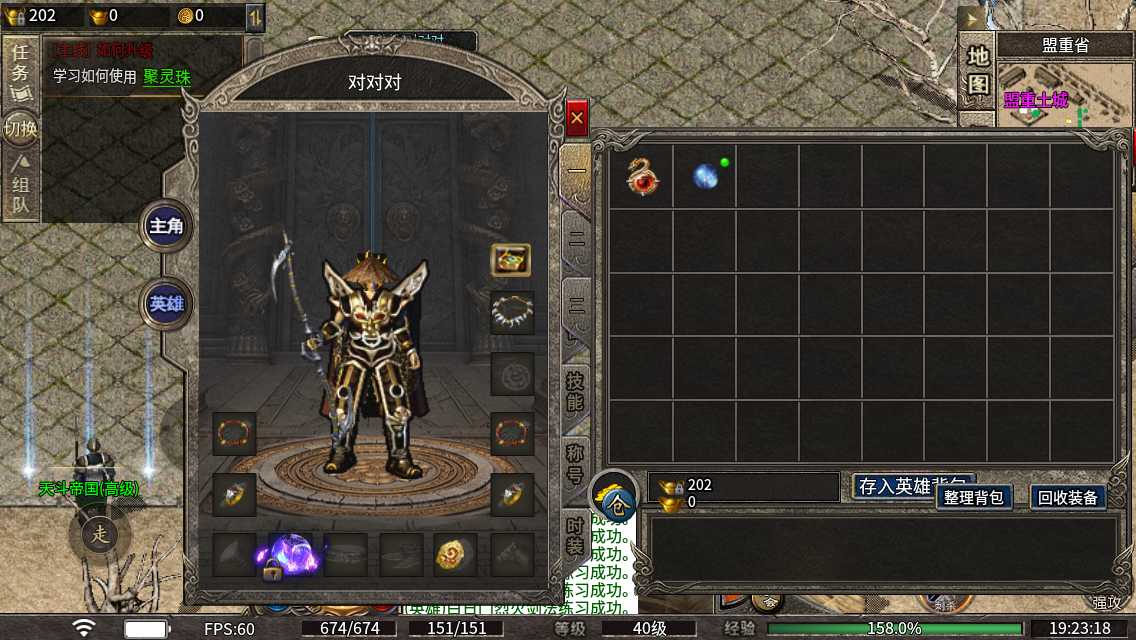Switch to the 主角 main character view
Viewport: 1136px width, 640px height.
(x=166, y=226)
